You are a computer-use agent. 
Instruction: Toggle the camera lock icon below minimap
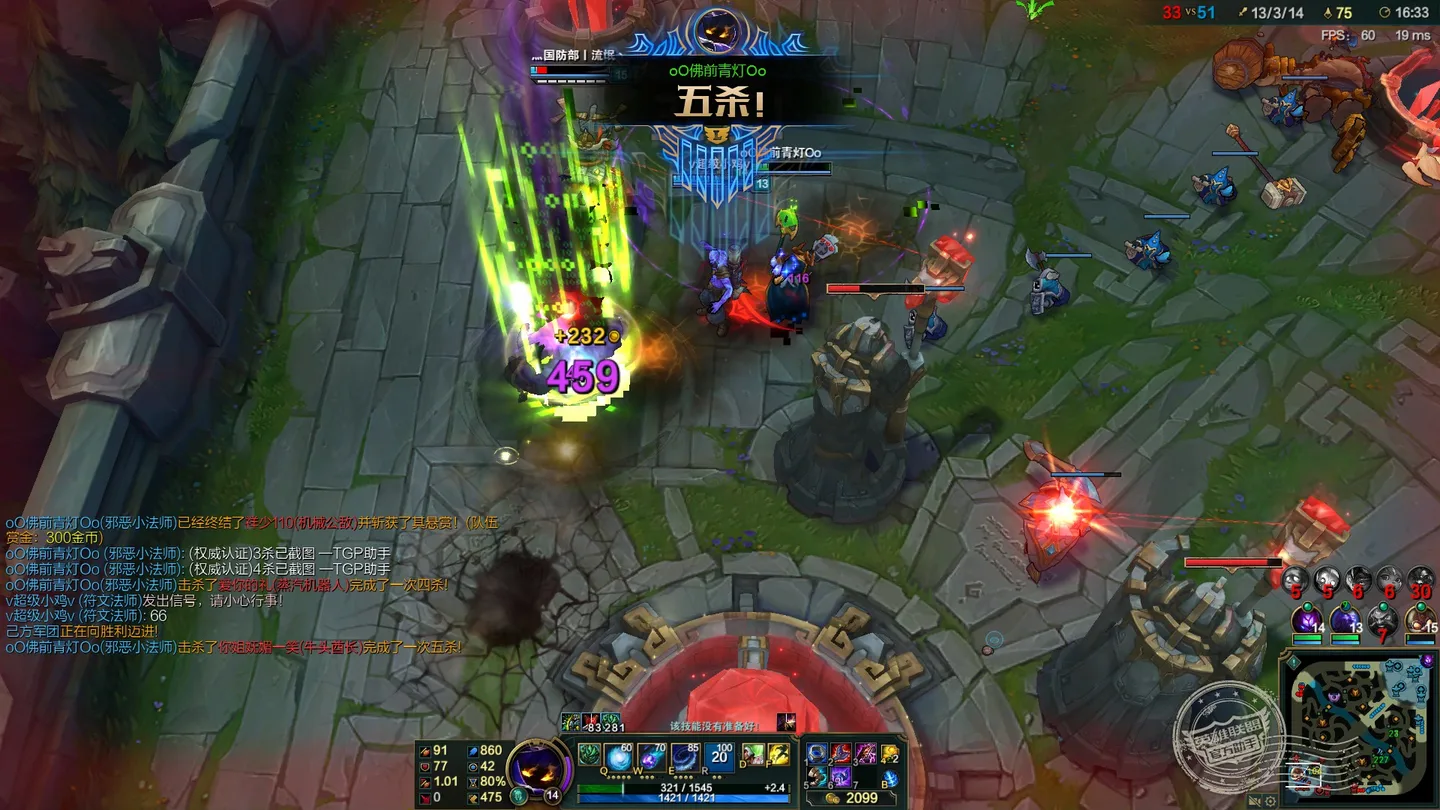pyautogui.click(x=1253, y=800)
